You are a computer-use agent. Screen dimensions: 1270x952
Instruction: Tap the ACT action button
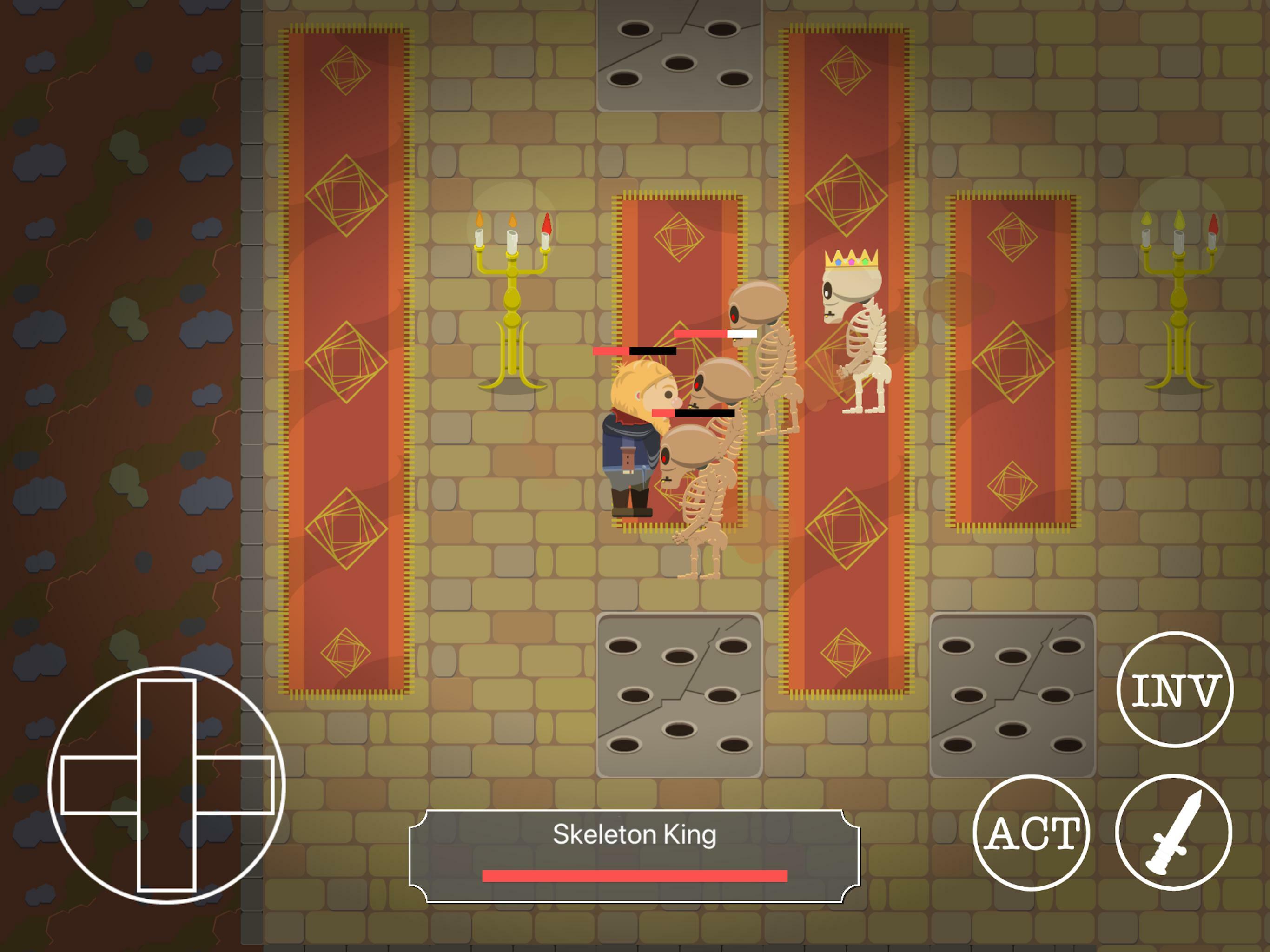[x=1031, y=833]
